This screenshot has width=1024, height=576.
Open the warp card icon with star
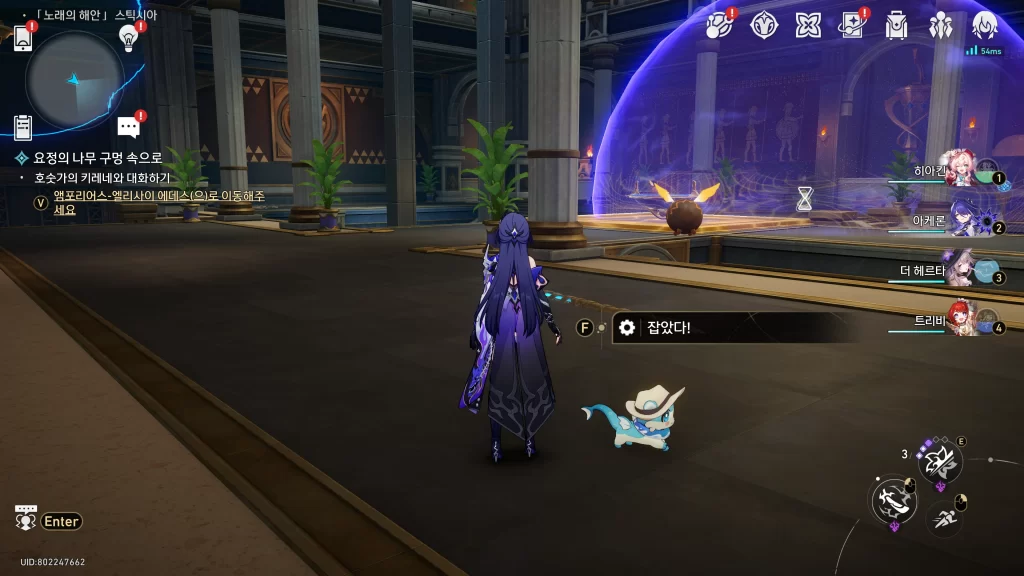(852, 25)
